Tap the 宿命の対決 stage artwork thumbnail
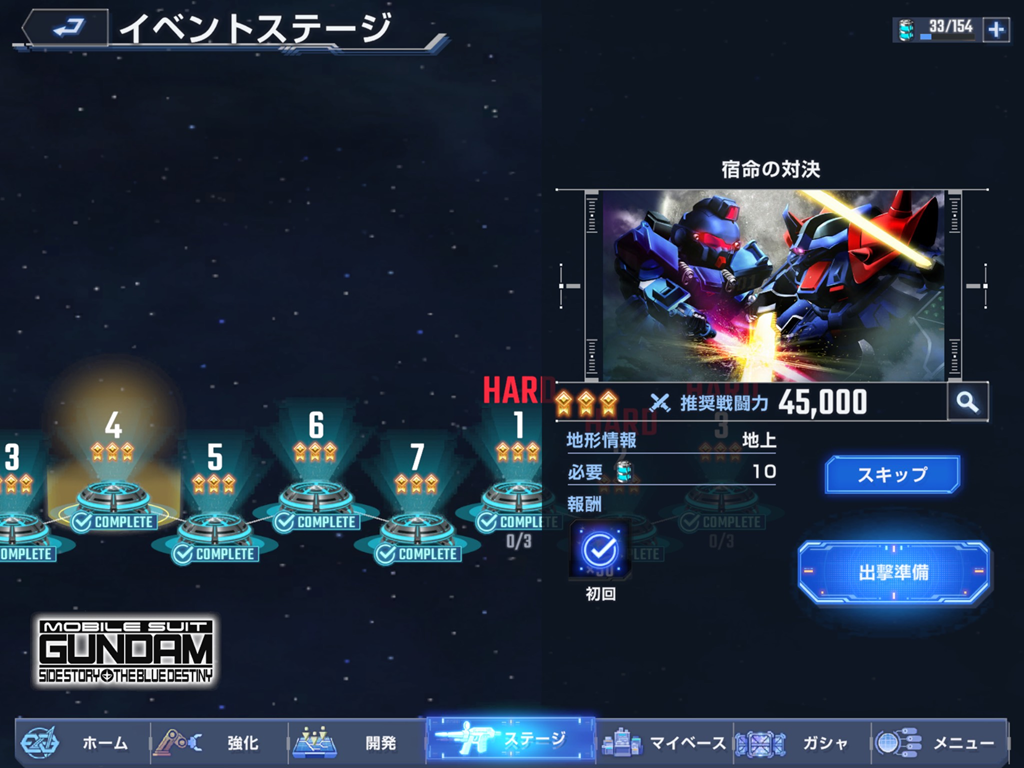The image size is (1024, 768). tap(772, 285)
